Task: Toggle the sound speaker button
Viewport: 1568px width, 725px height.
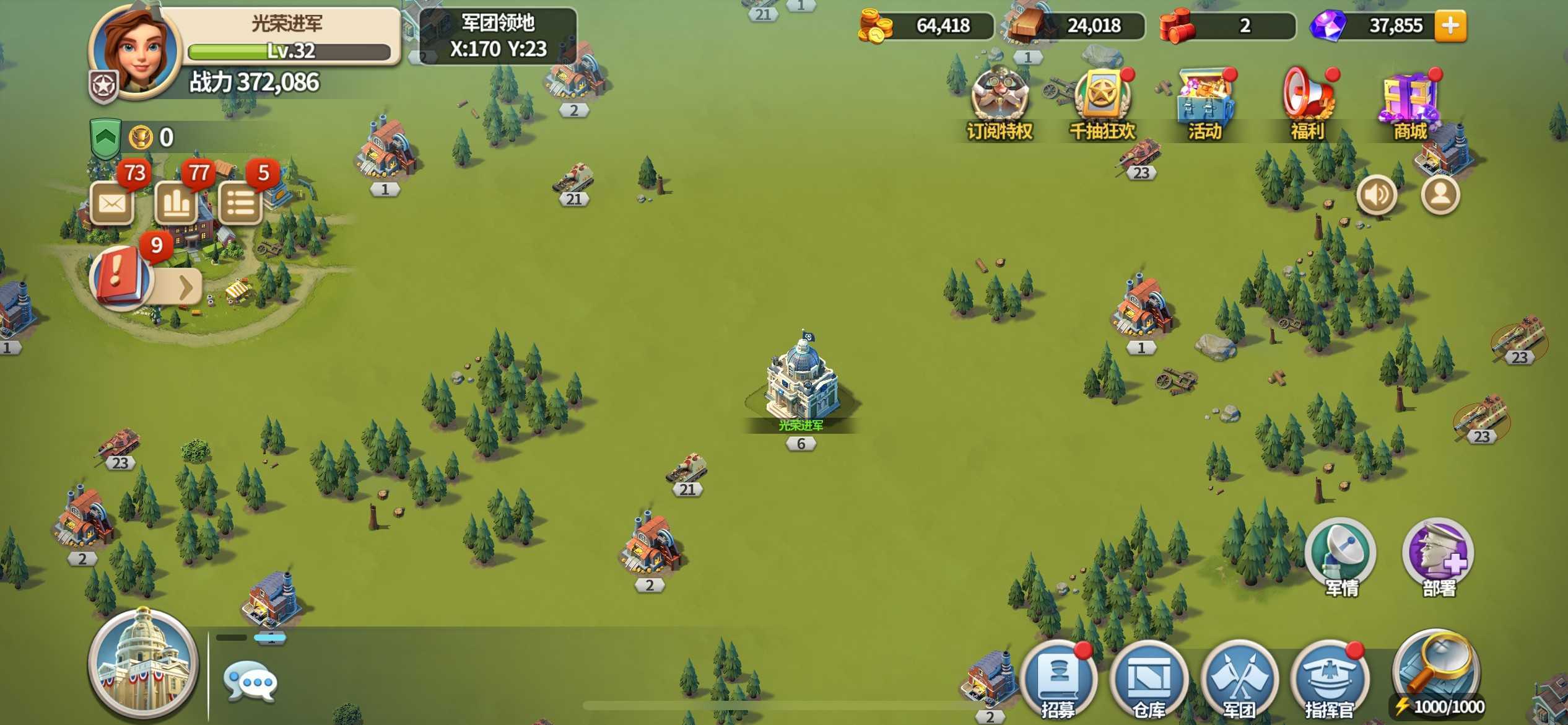Action: coord(1377,195)
